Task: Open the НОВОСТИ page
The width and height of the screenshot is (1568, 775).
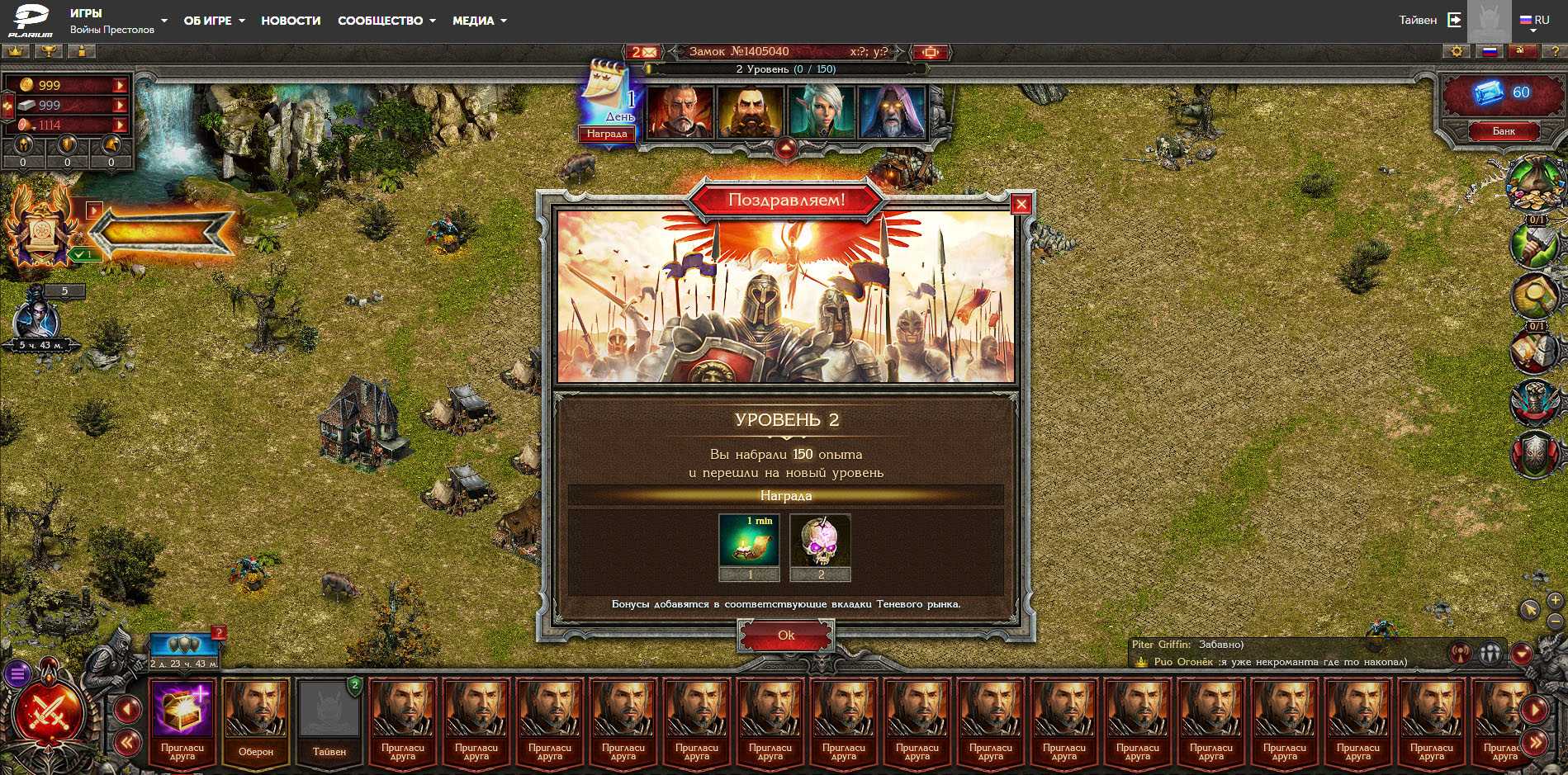Action: (x=291, y=21)
